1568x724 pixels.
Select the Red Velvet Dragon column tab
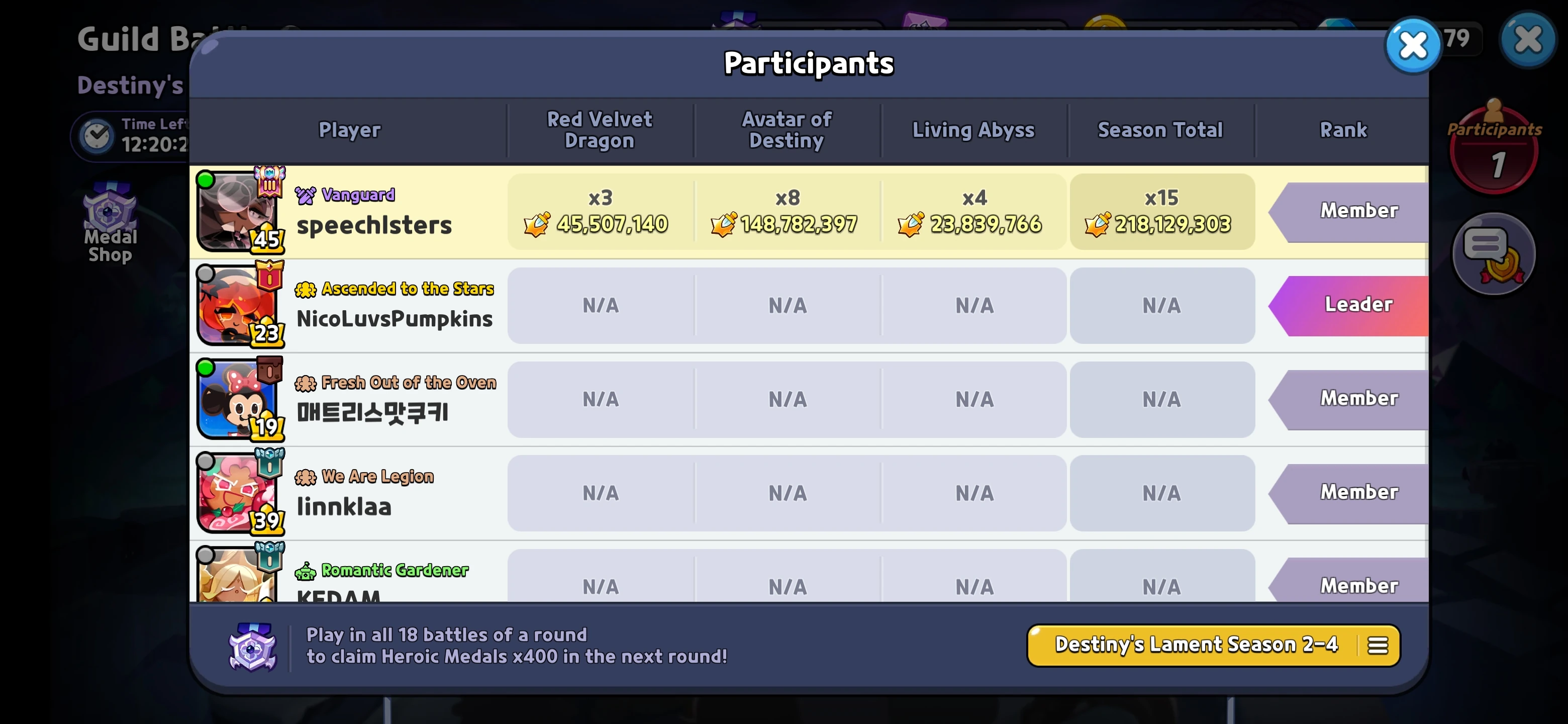(600, 130)
